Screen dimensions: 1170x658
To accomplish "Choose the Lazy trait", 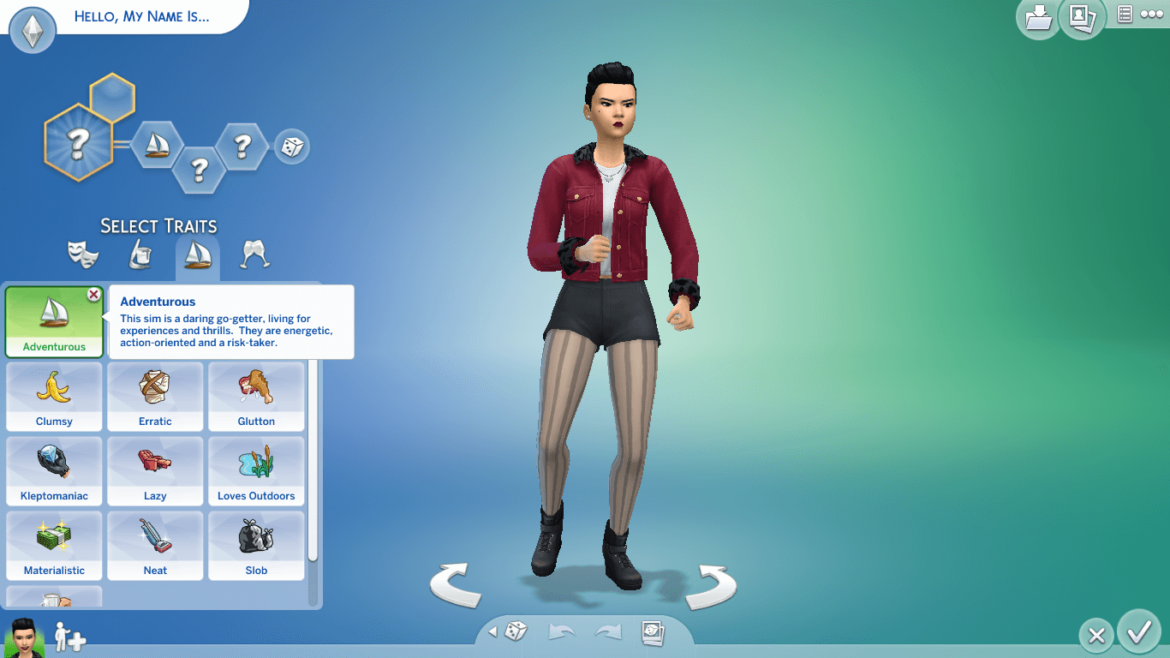I will click(155, 470).
